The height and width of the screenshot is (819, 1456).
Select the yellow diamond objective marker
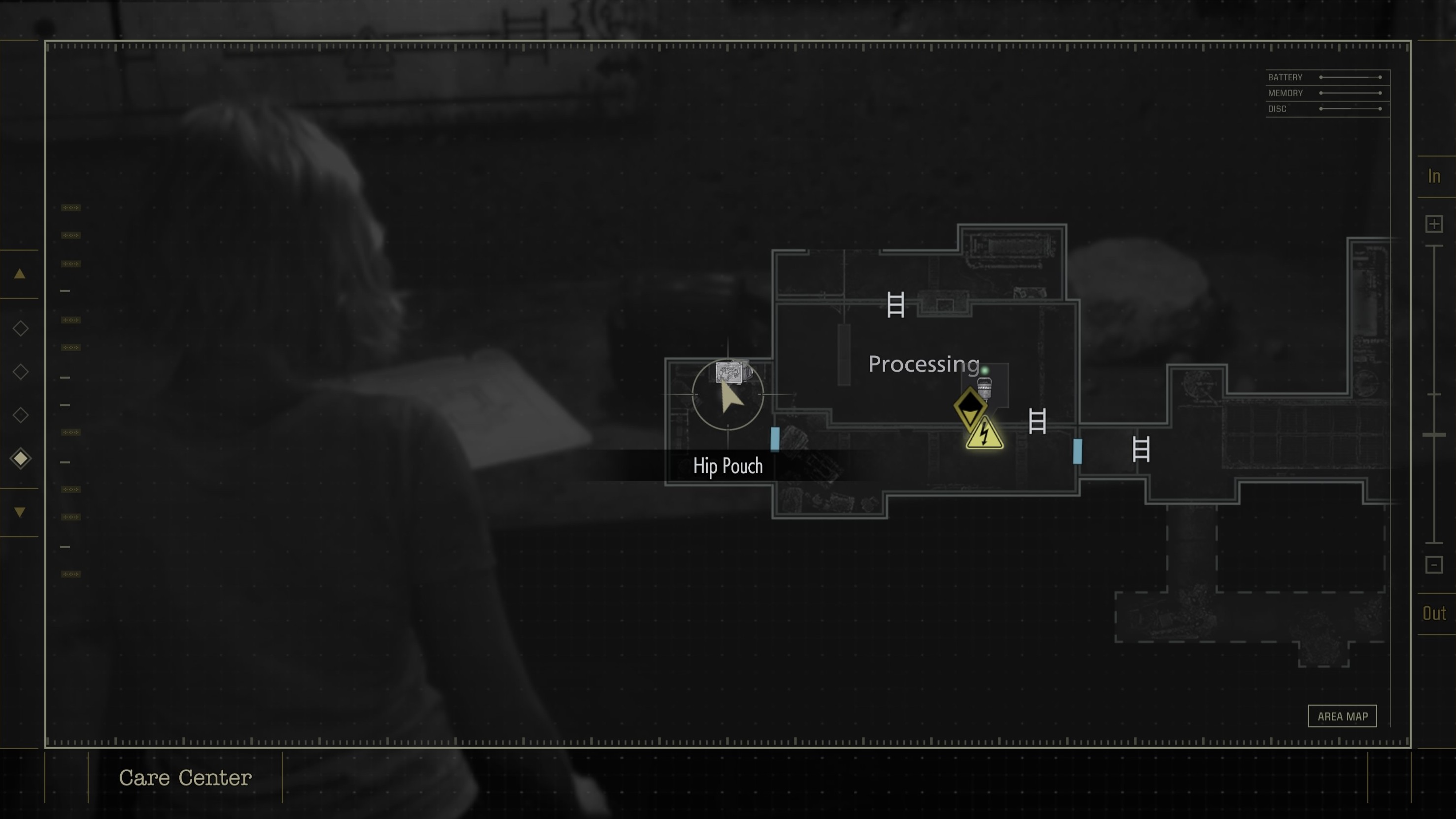pyautogui.click(x=970, y=406)
